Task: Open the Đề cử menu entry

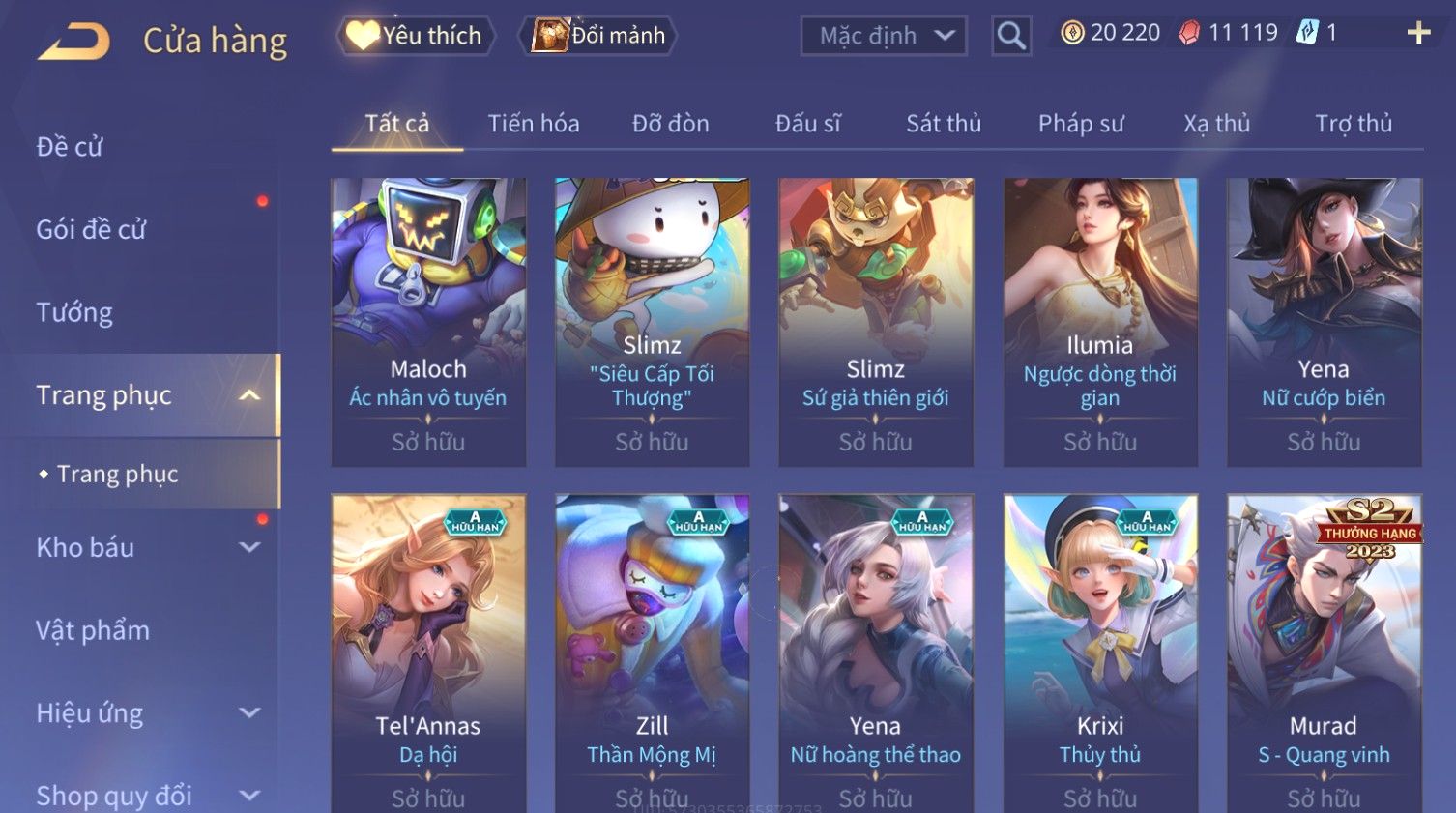Action: coord(70,147)
